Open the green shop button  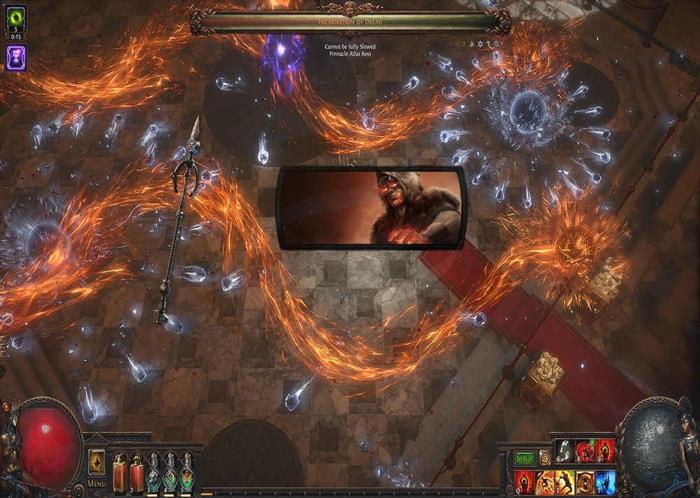524,458
